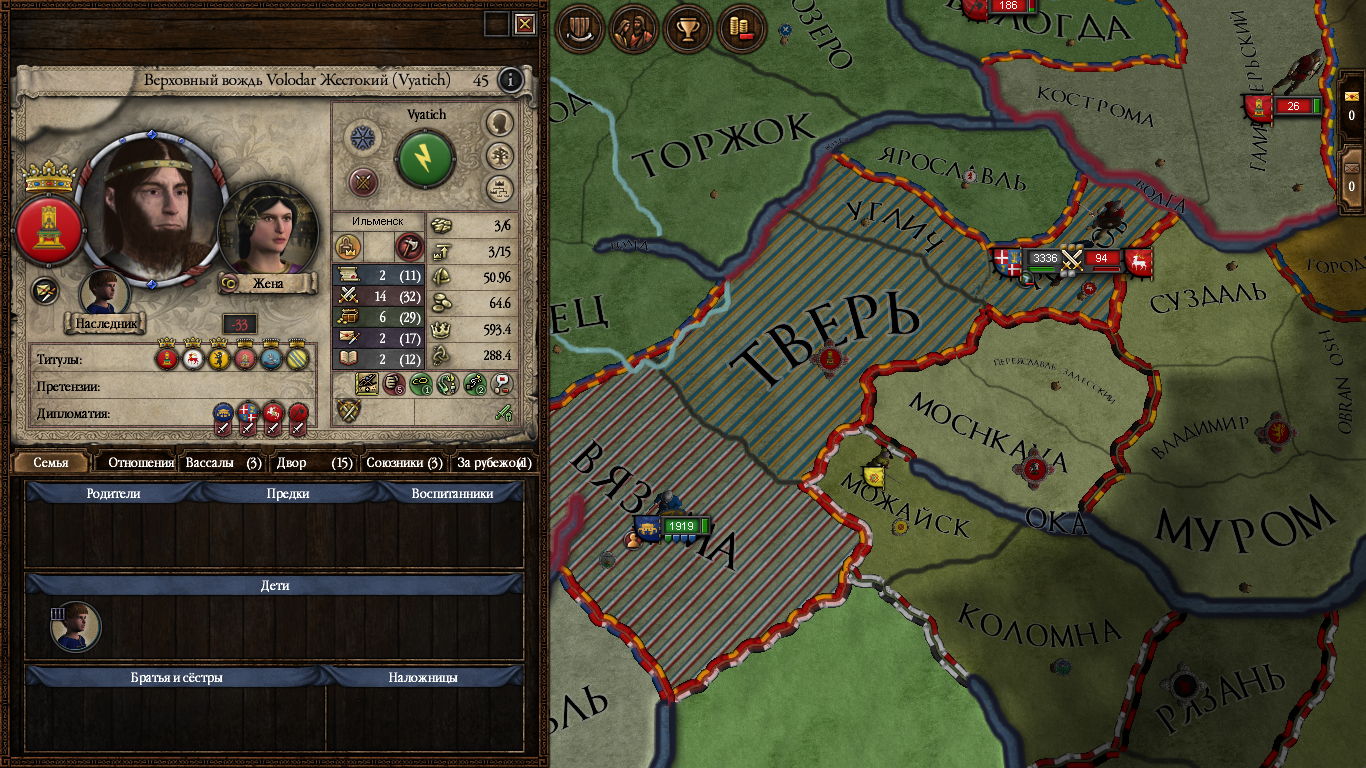Open the family tree icon
The height and width of the screenshot is (768, 1366).
click(x=500, y=155)
